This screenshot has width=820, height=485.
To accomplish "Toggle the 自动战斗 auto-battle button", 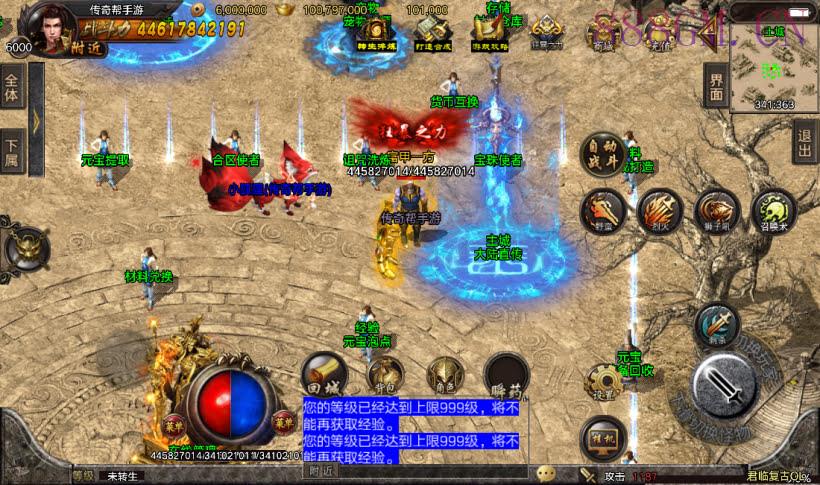I will (x=602, y=157).
